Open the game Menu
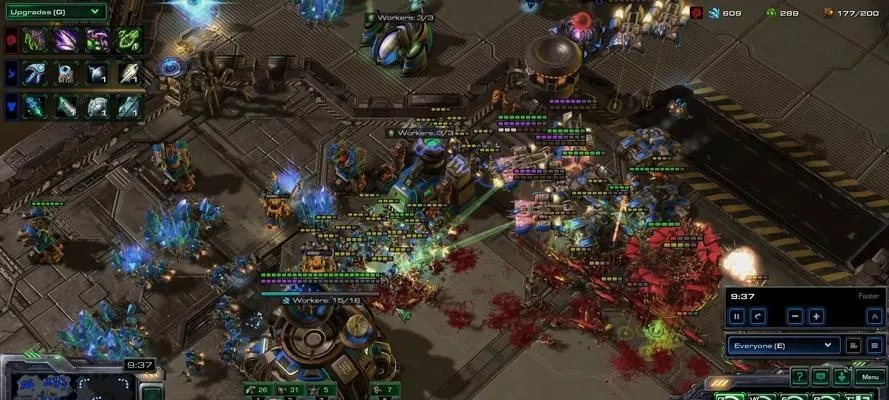This screenshot has height=400, width=889. coord(868,377)
